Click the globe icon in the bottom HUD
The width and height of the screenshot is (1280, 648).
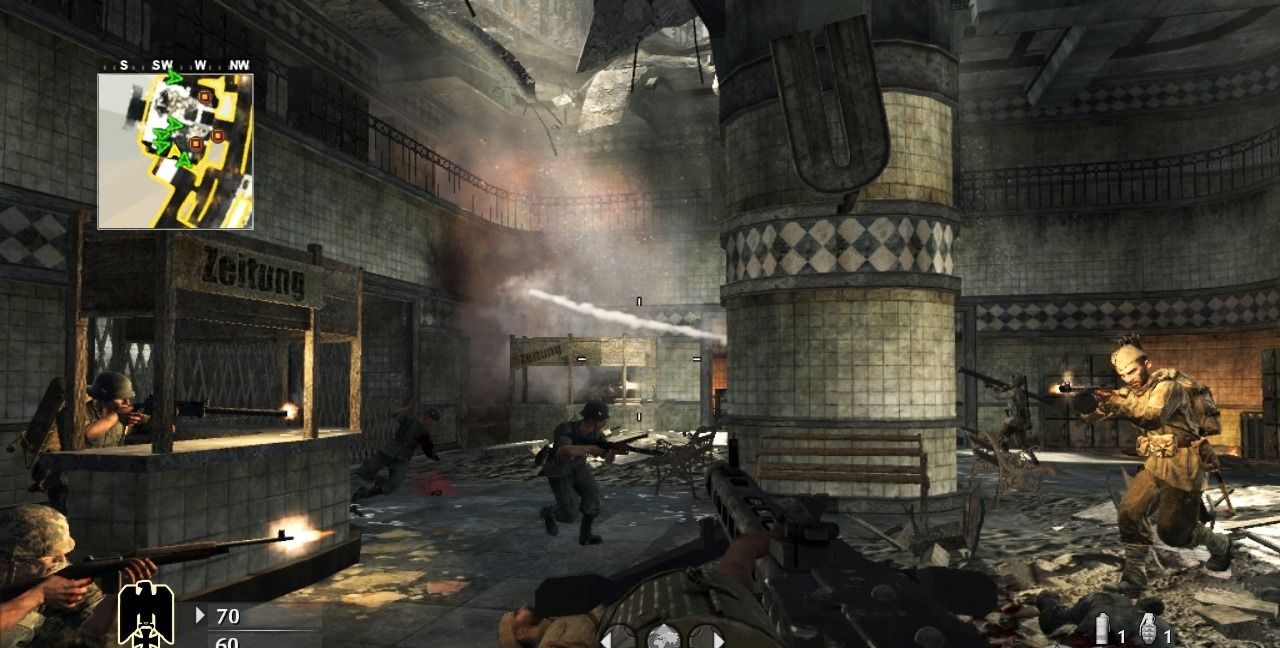(663, 636)
